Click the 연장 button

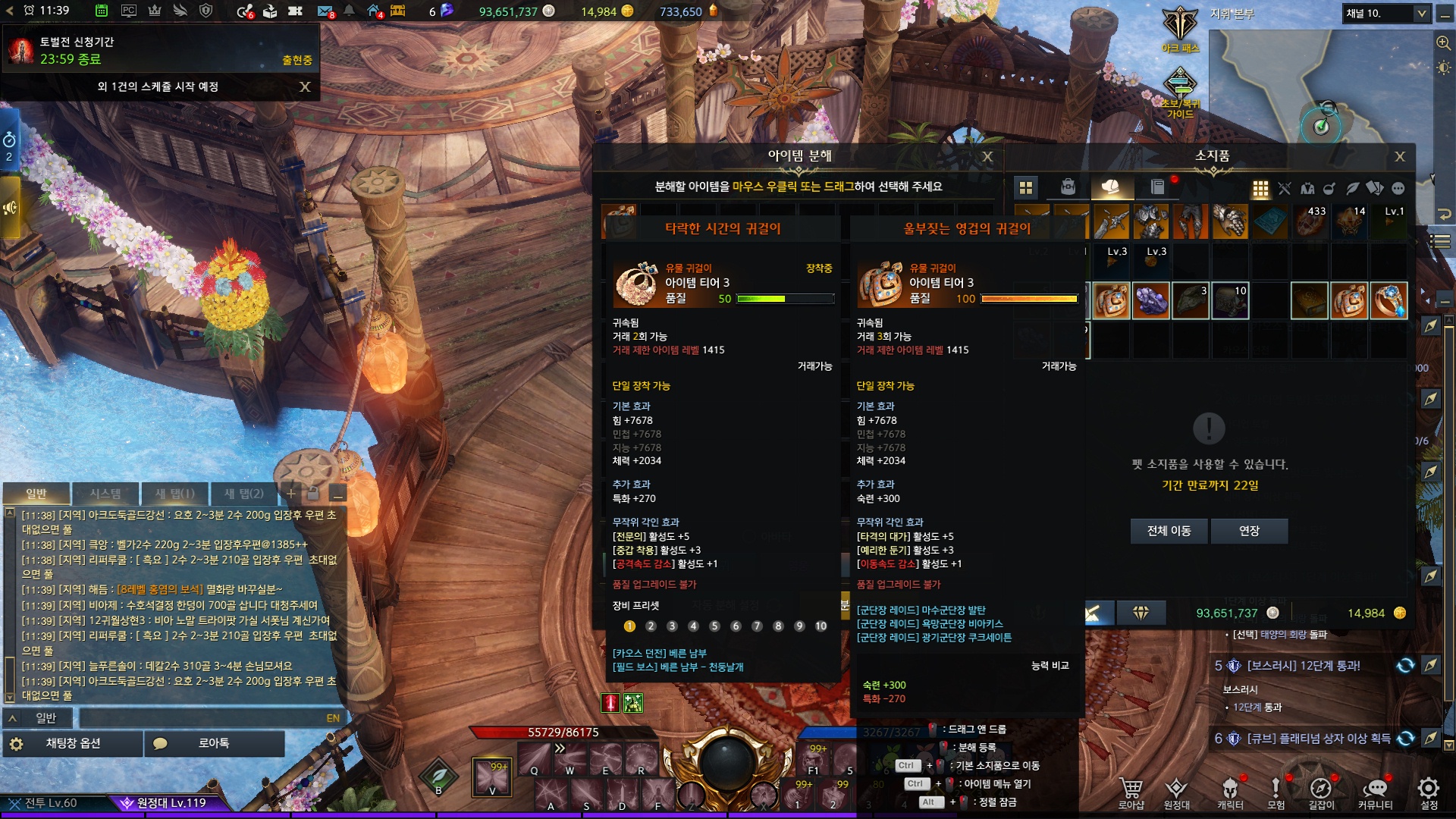[x=1249, y=531]
